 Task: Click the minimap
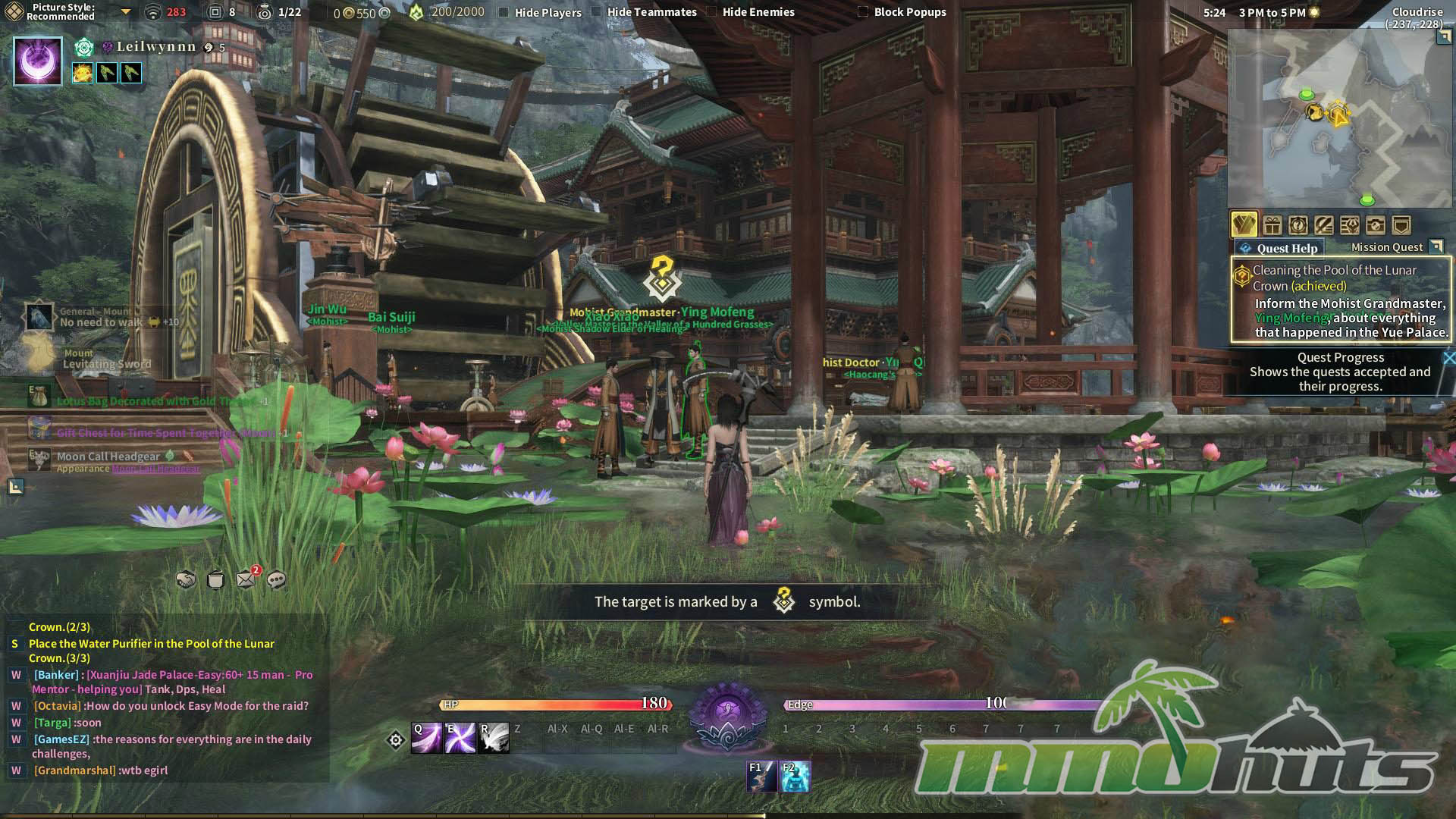click(1339, 118)
